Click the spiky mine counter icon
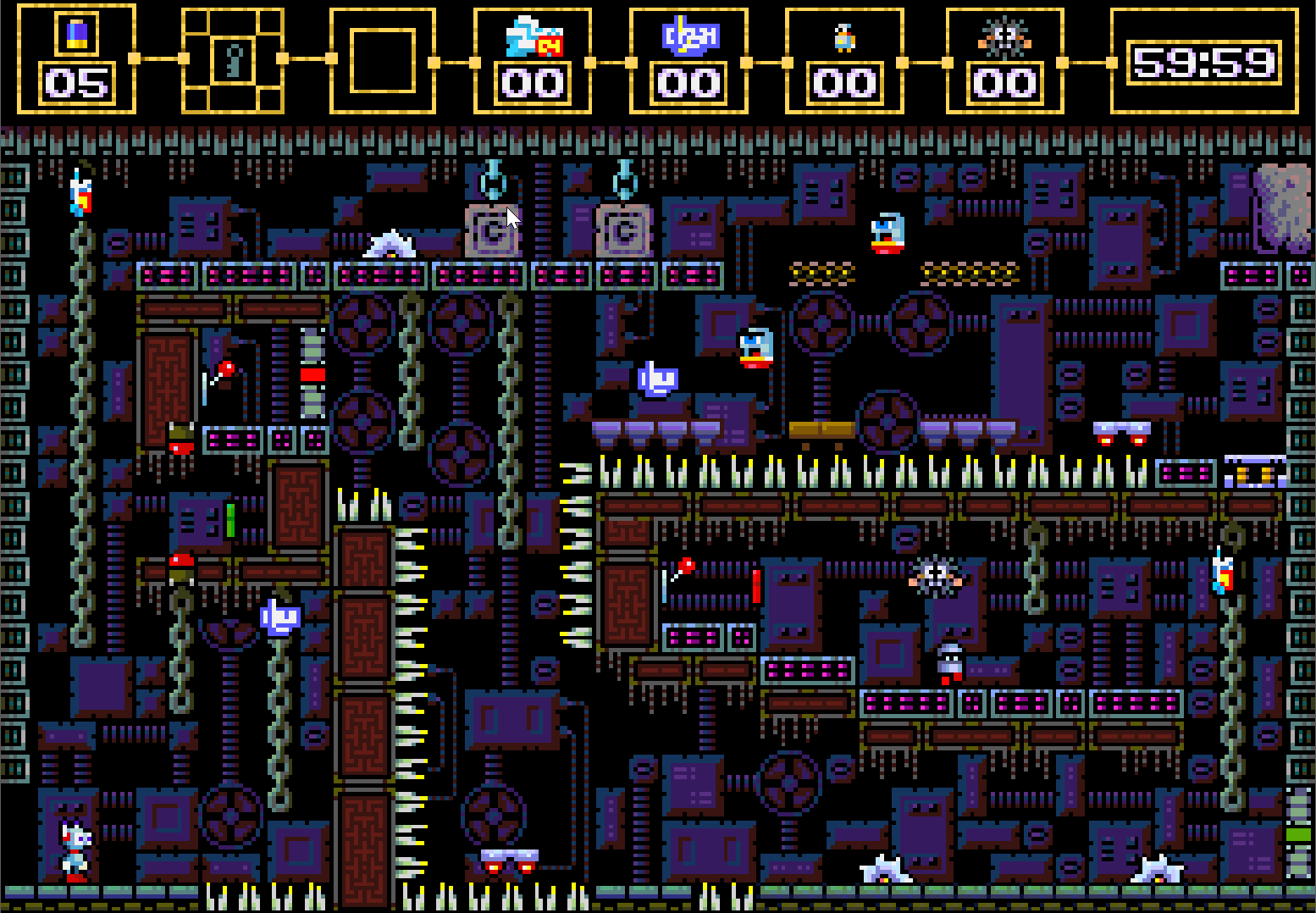The image size is (1316, 913). (1004, 37)
